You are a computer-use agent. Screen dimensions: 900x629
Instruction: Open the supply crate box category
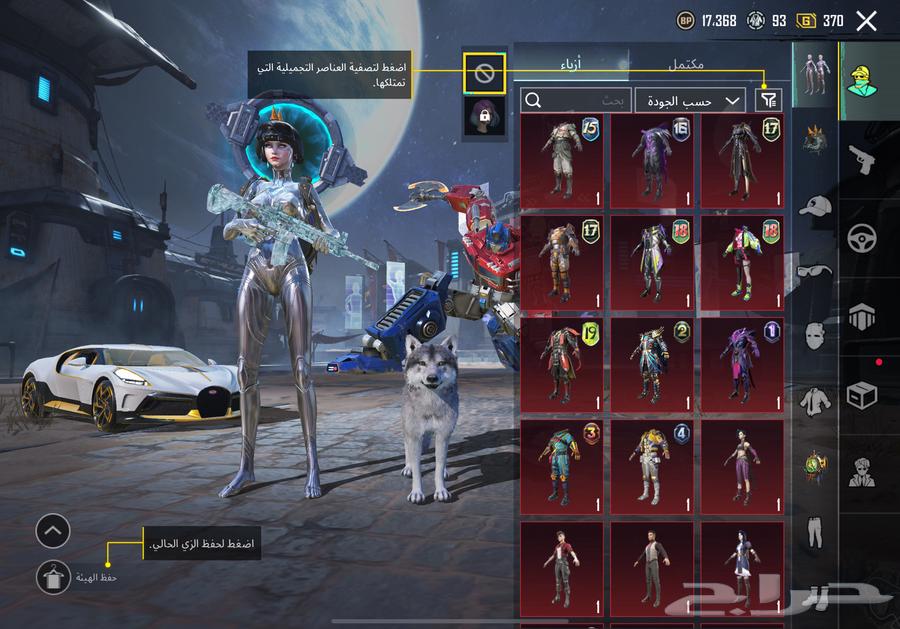tap(861, 396)
